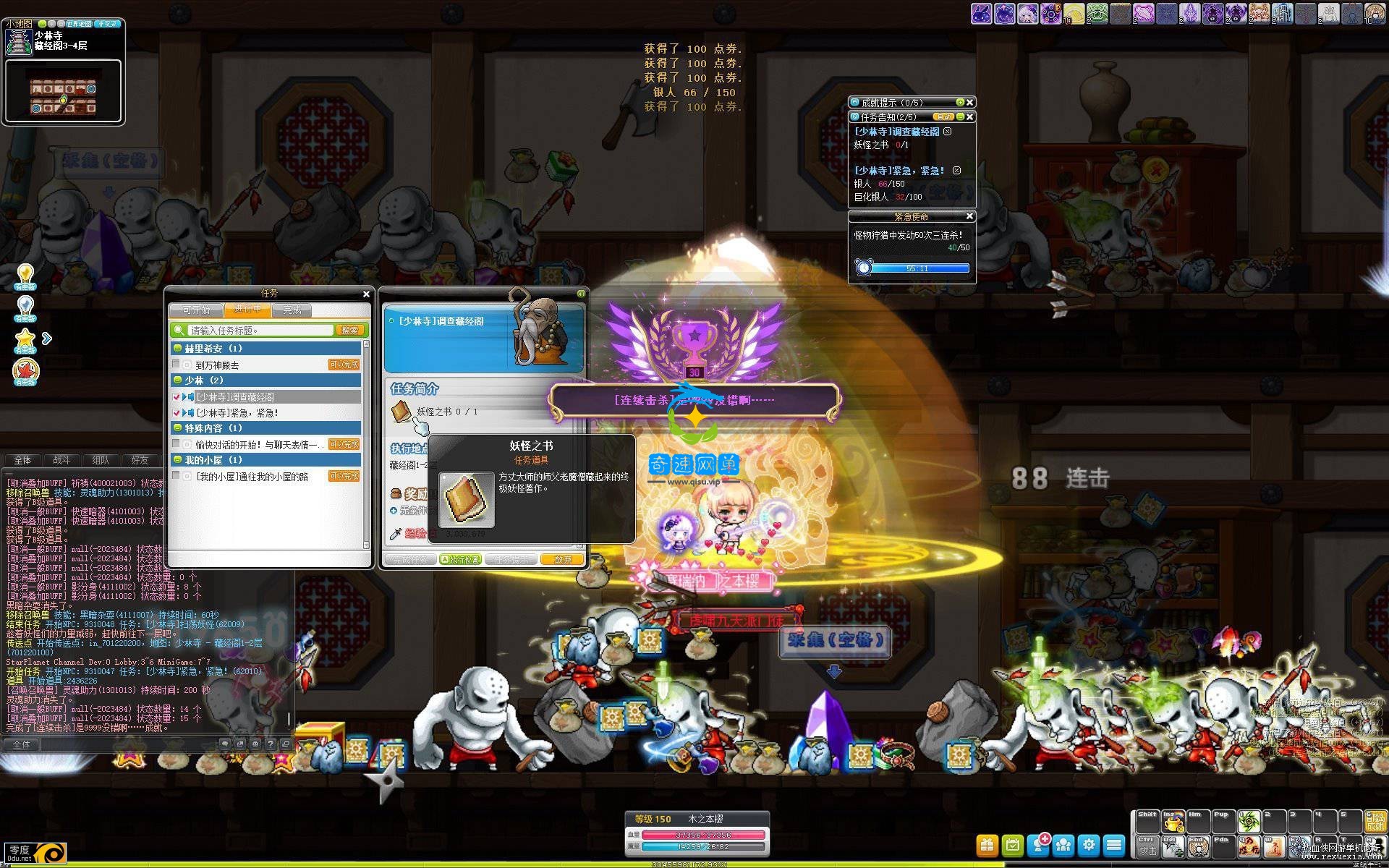Open the orange gift box menu

pos(987,845)
